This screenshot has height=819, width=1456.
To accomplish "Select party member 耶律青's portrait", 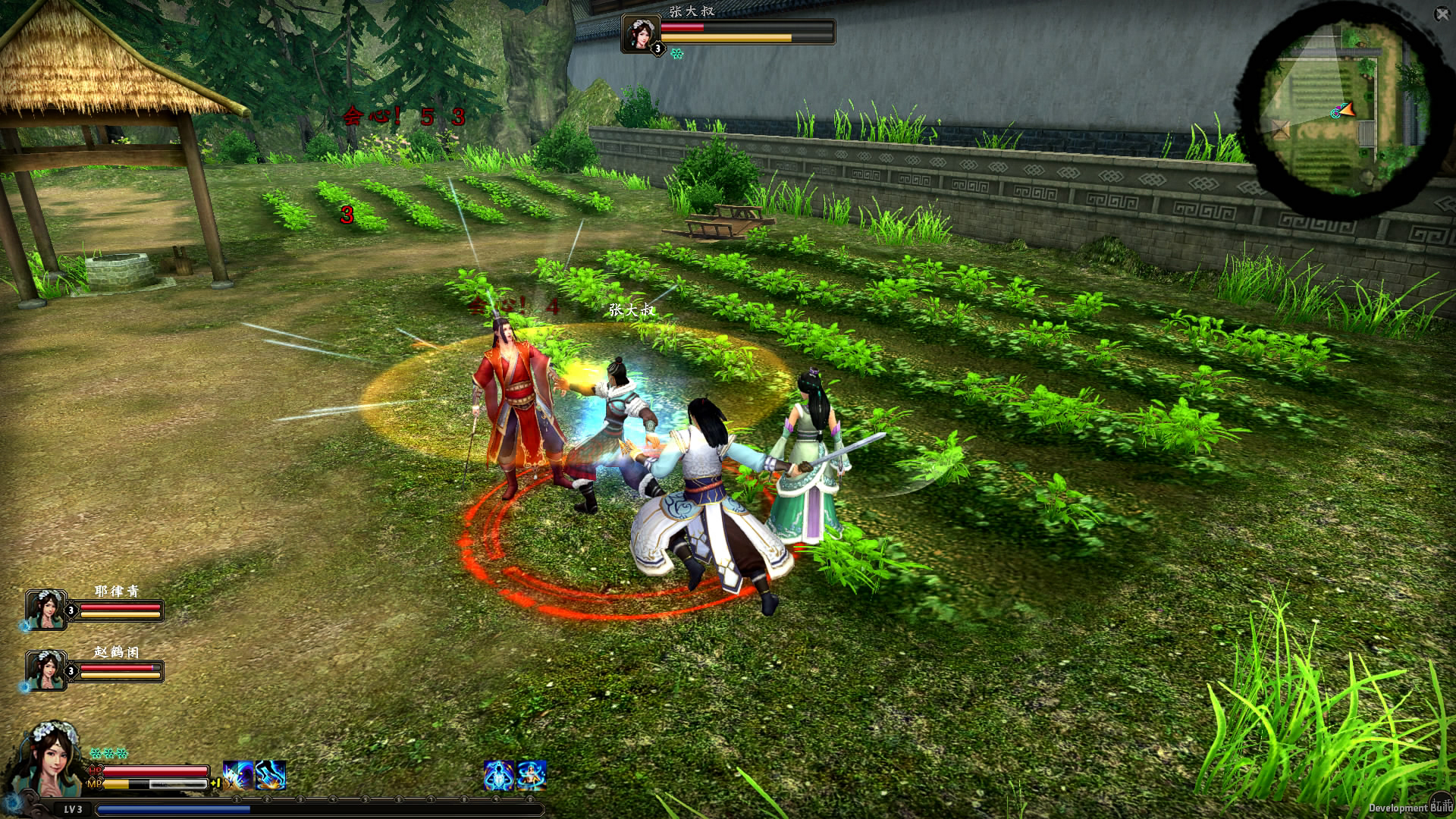I will pos(46,610).
